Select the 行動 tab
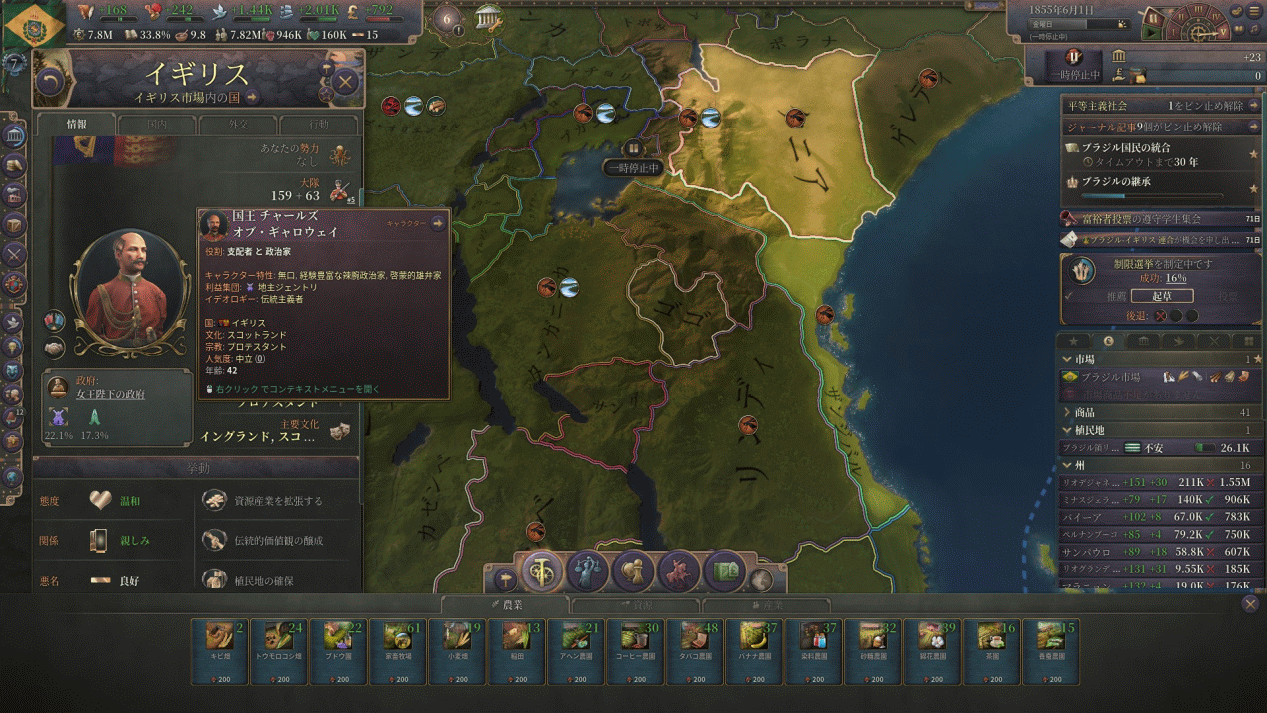1267x713 pixels. click(318, 125)
